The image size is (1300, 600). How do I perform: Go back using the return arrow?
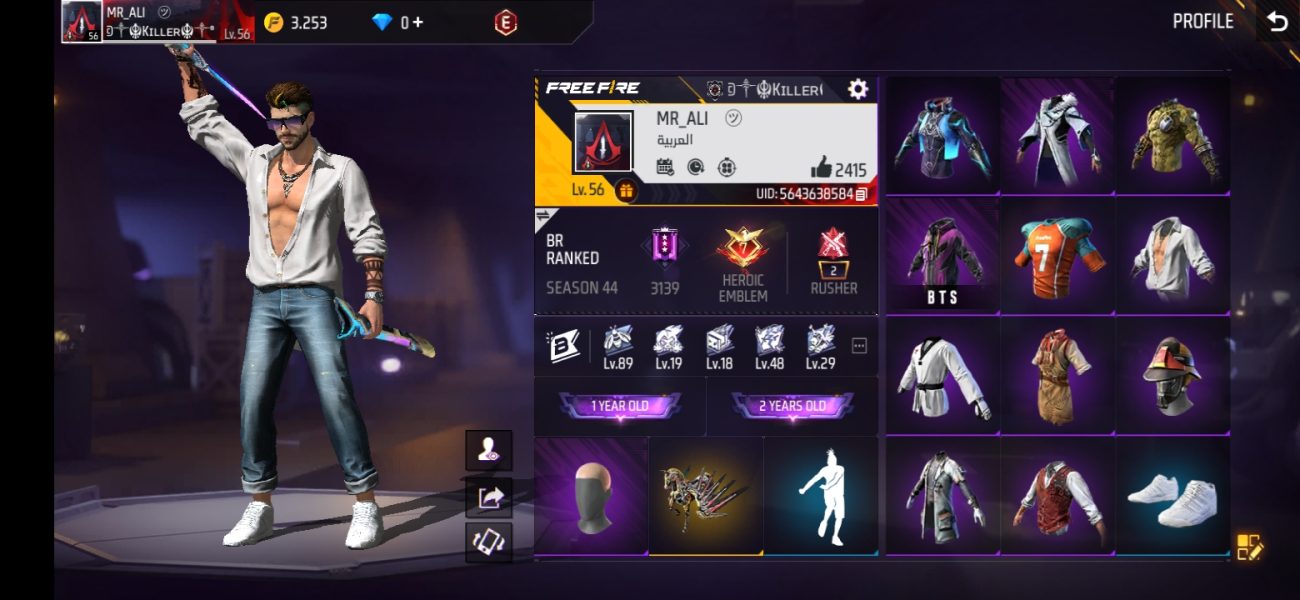point(1277,22)
